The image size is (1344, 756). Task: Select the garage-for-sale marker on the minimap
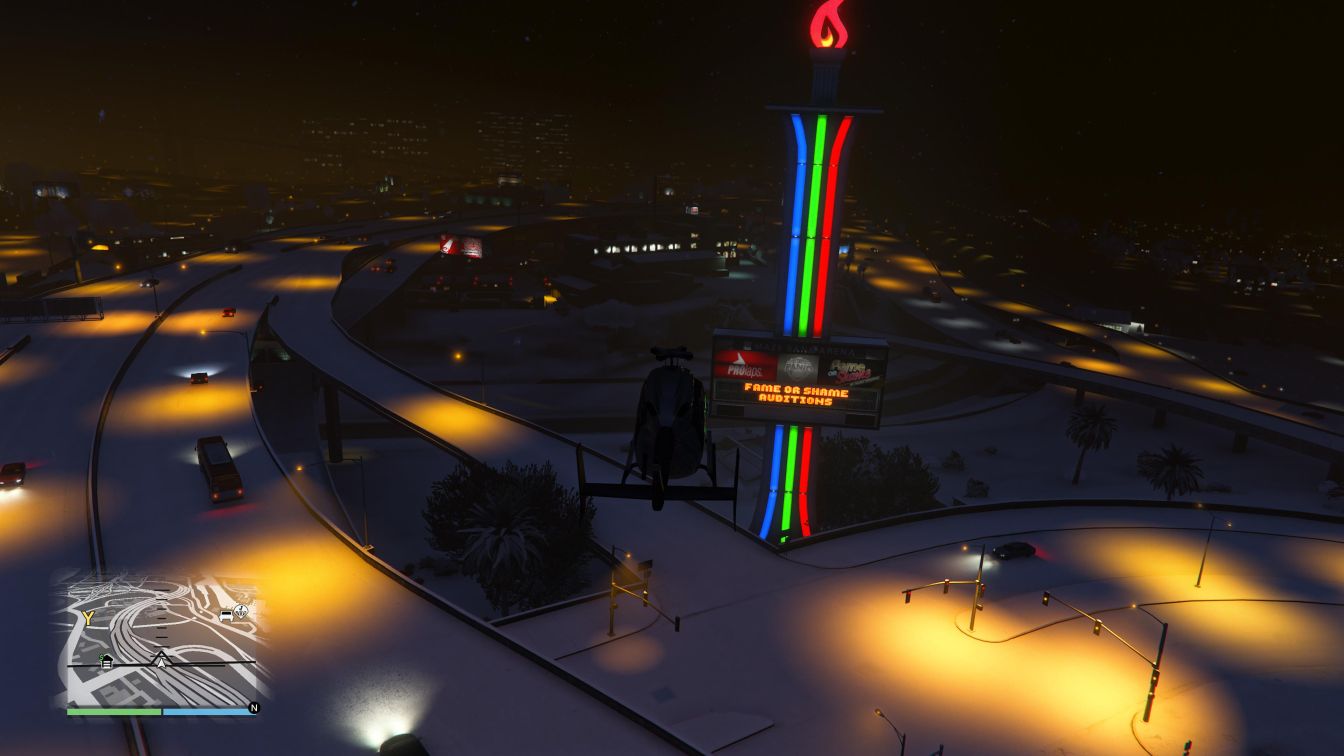tap(106, 660)
